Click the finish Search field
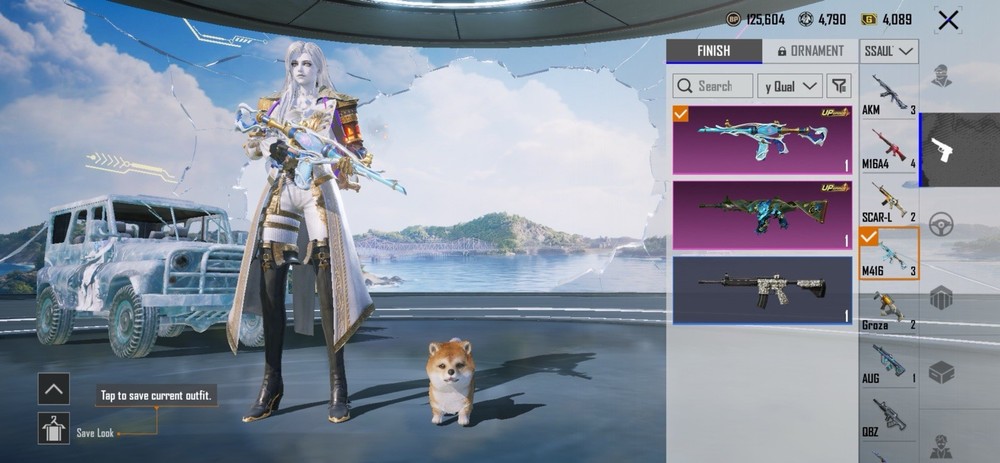Screen dimensions: 1000x463 [x=712, y=86]
